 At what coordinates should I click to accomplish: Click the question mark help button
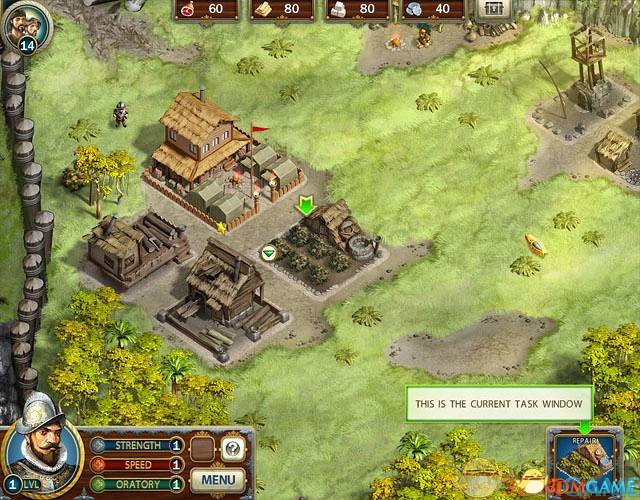(x=232, y=449)
